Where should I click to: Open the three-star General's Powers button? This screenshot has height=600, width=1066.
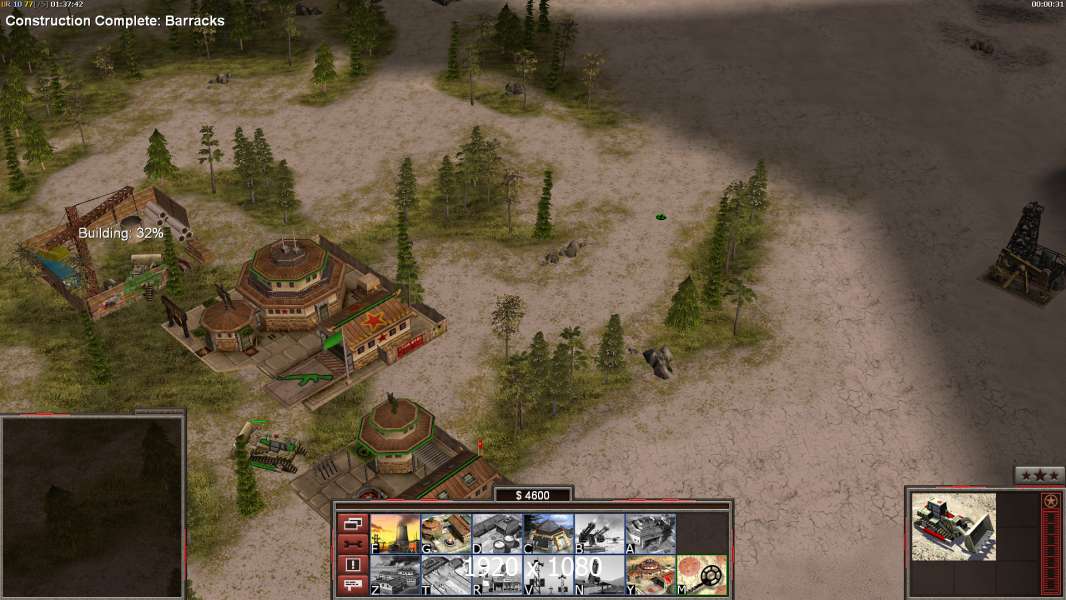pyautogui.click(x=1038, y=475)
